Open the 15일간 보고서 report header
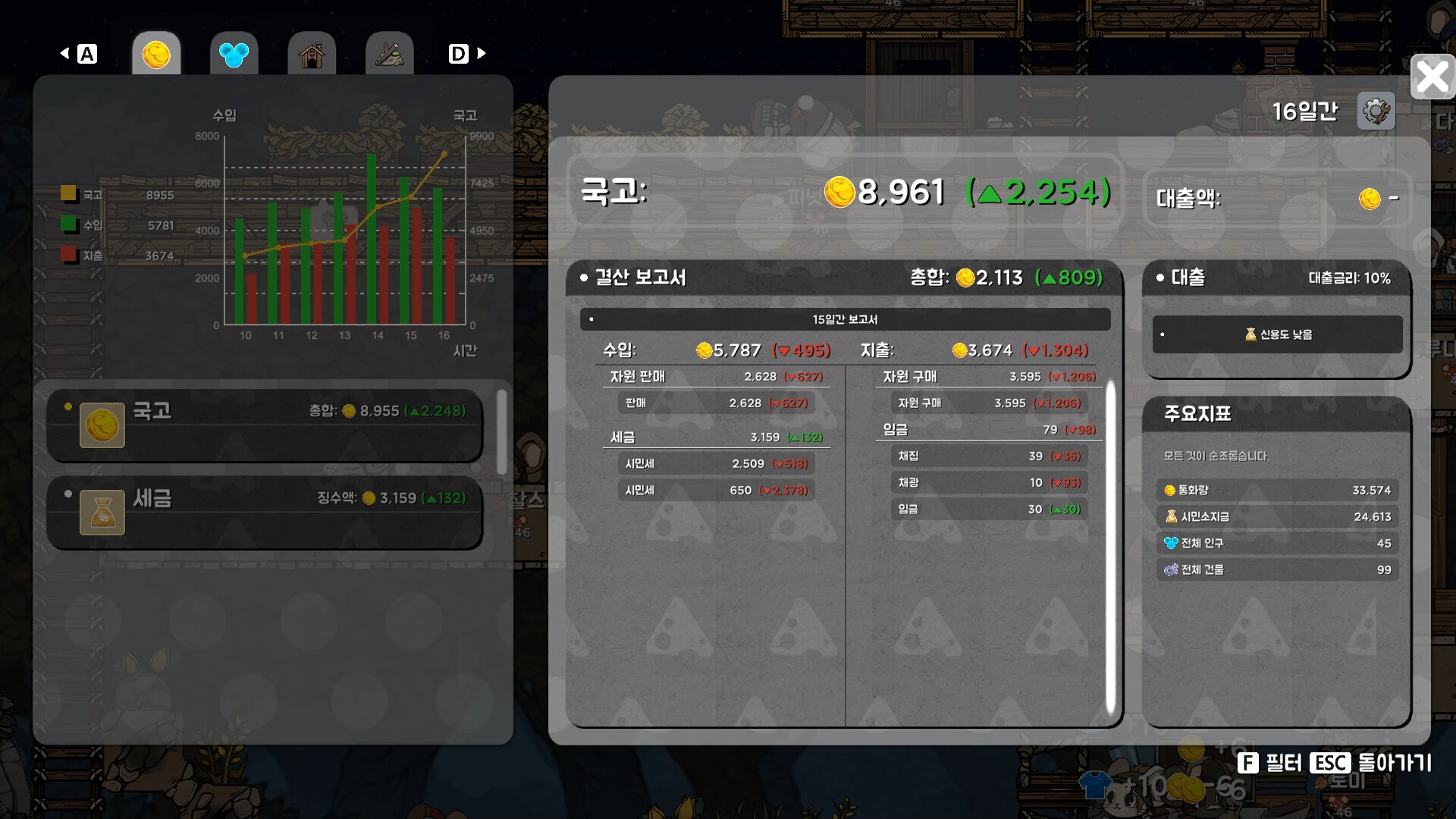 click(x=845, y=319)
